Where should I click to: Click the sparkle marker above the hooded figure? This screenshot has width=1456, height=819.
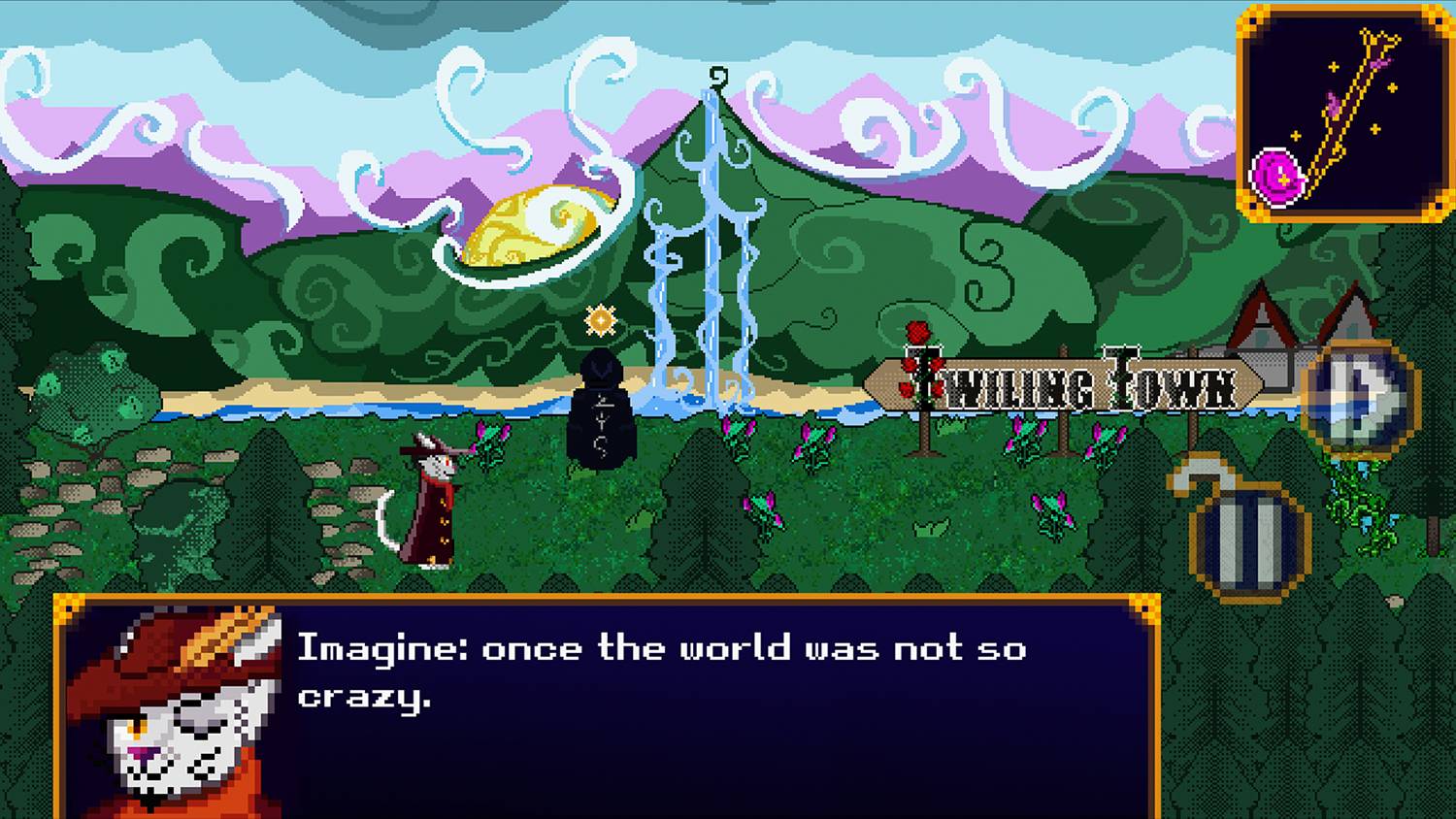point(599,320)
